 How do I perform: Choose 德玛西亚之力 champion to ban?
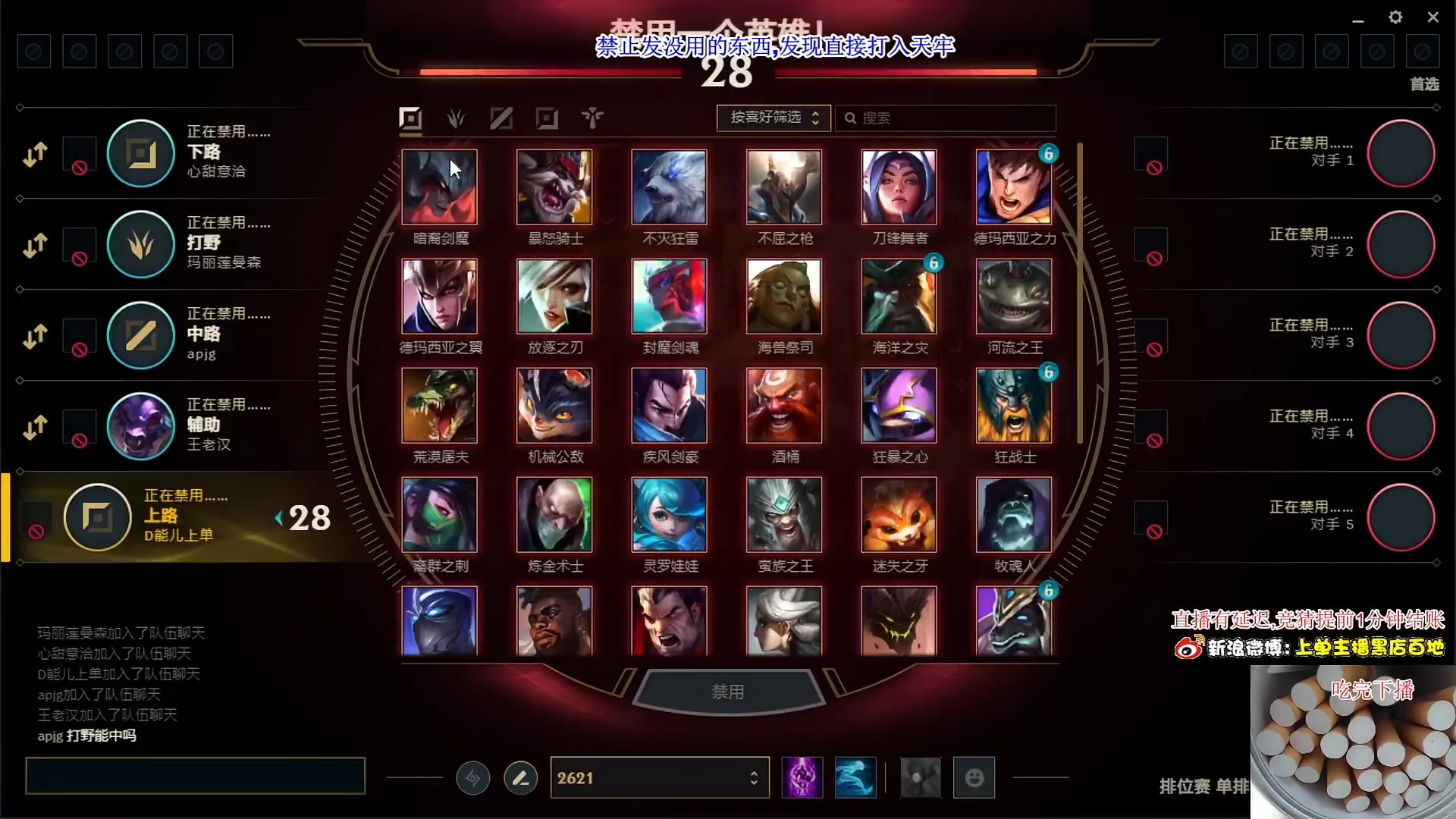[x=1014, y=187]
